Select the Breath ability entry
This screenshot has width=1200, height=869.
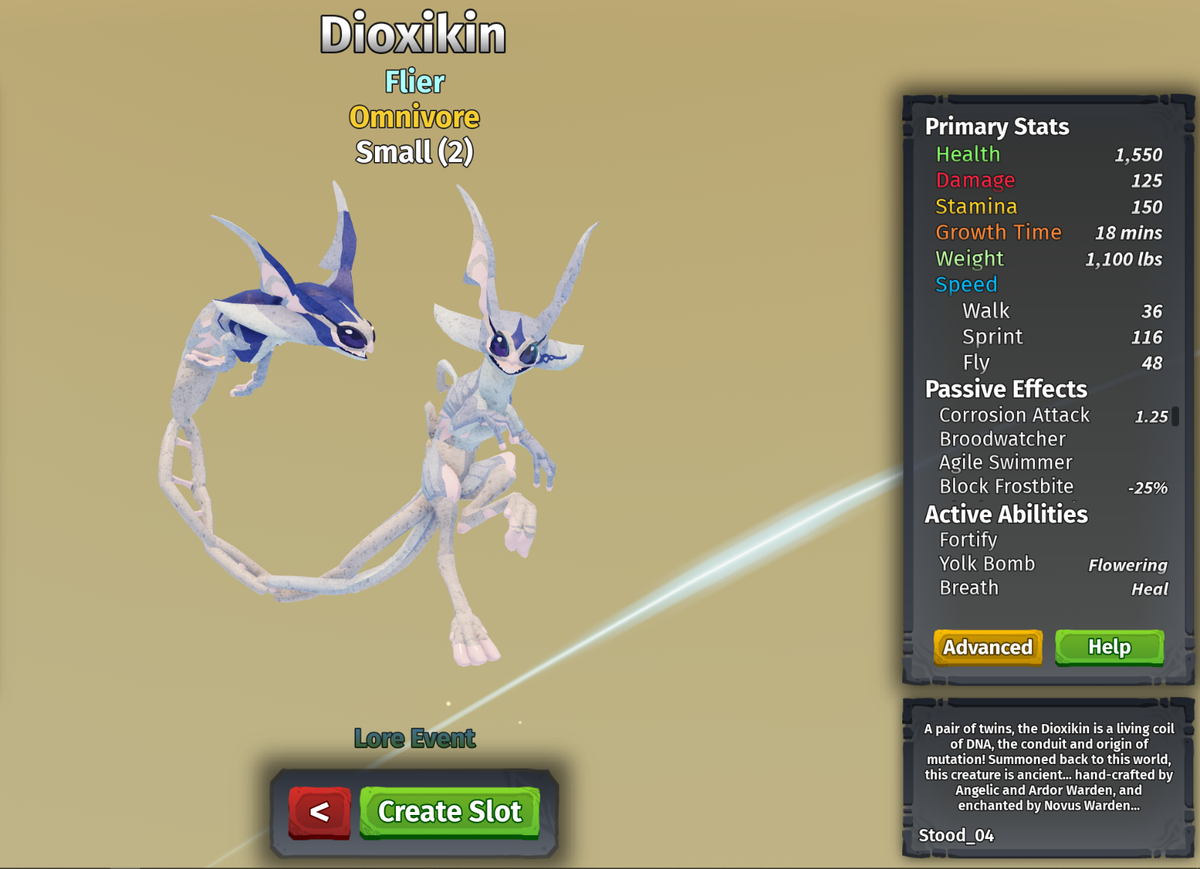point(969,588)
